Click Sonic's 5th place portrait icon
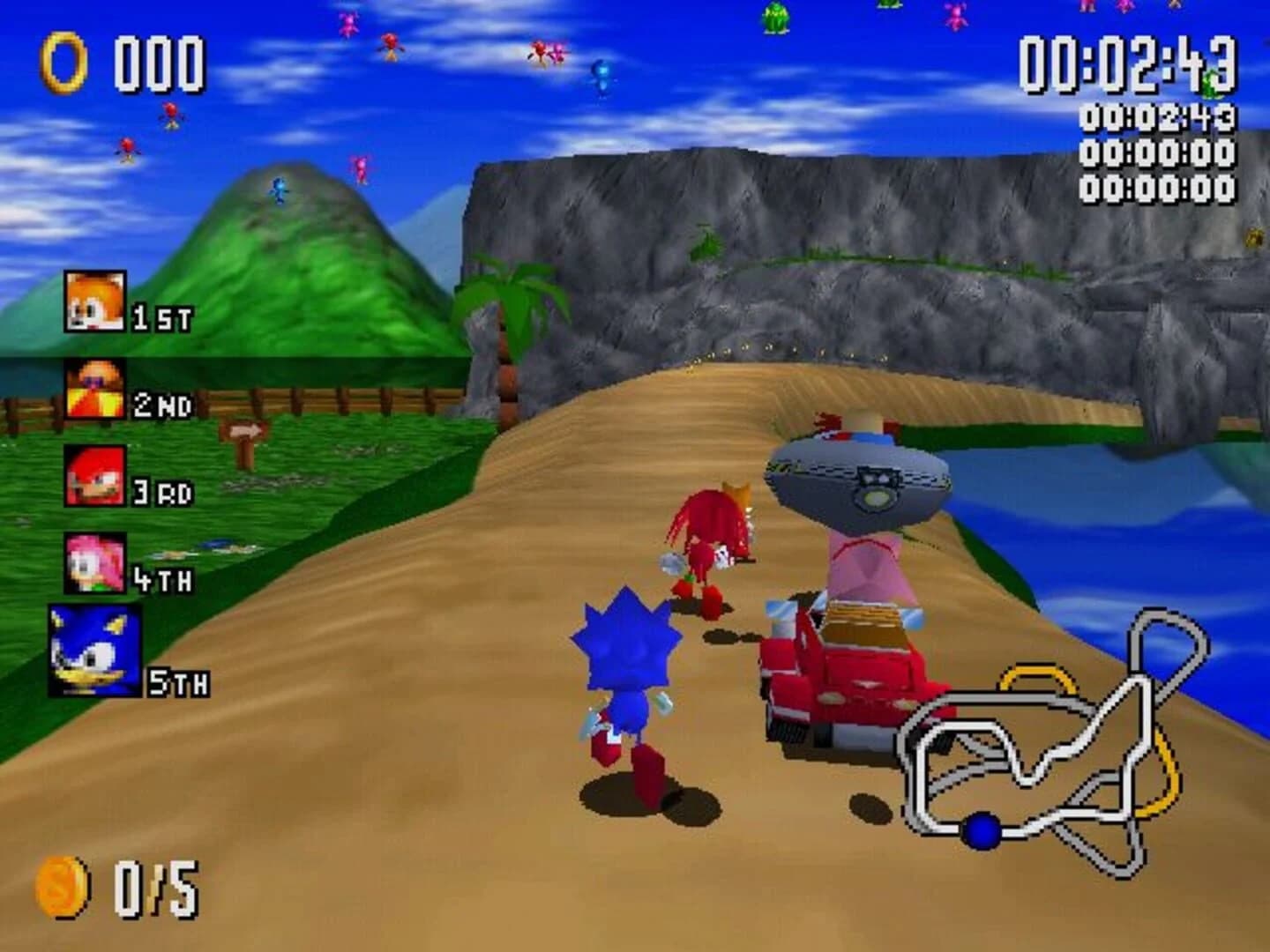This screenshot has height=952, width=1270. click(x=93, y=651)
